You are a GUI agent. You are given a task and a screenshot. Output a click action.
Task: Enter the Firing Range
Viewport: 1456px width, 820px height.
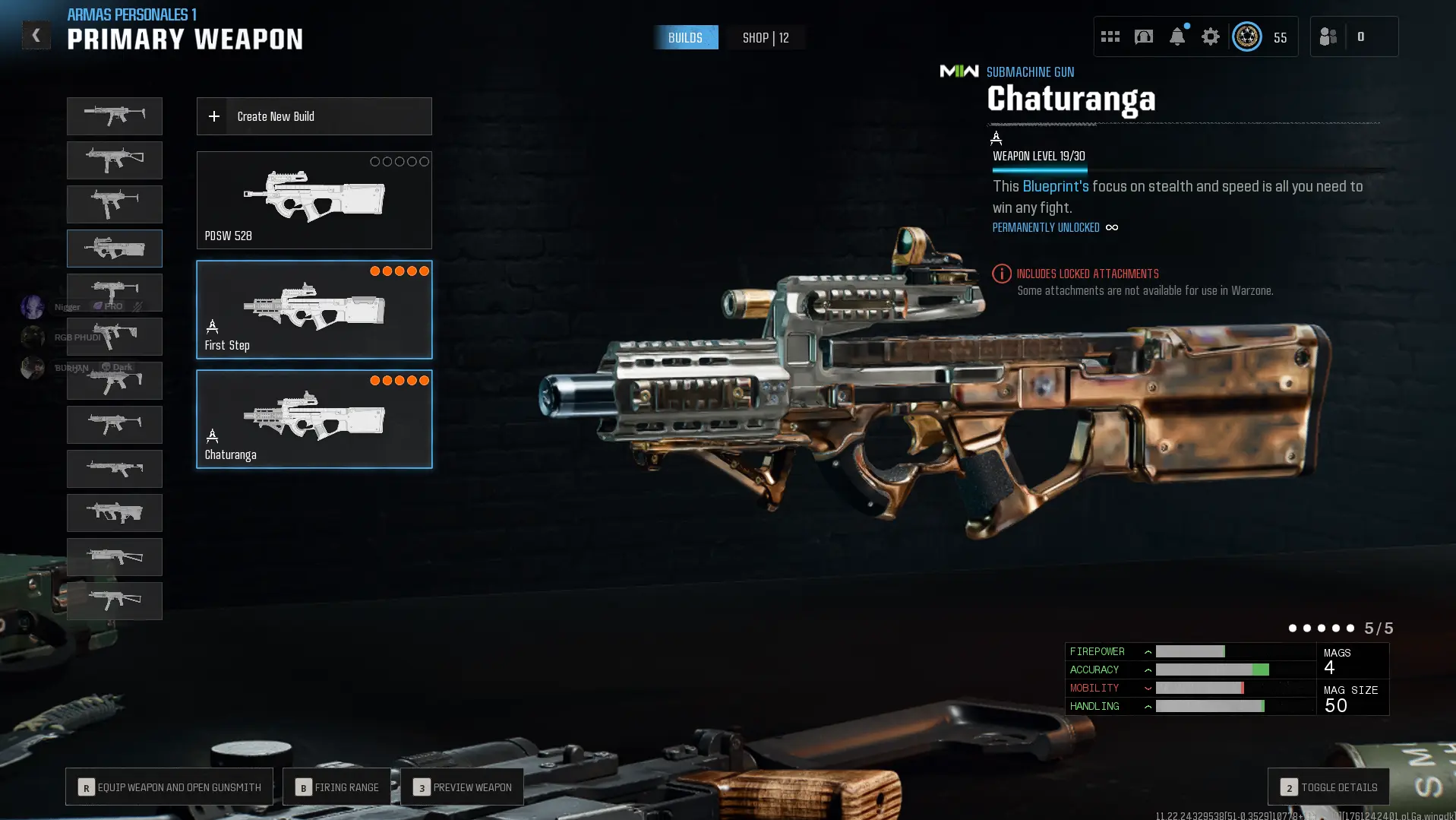point(336,787)
